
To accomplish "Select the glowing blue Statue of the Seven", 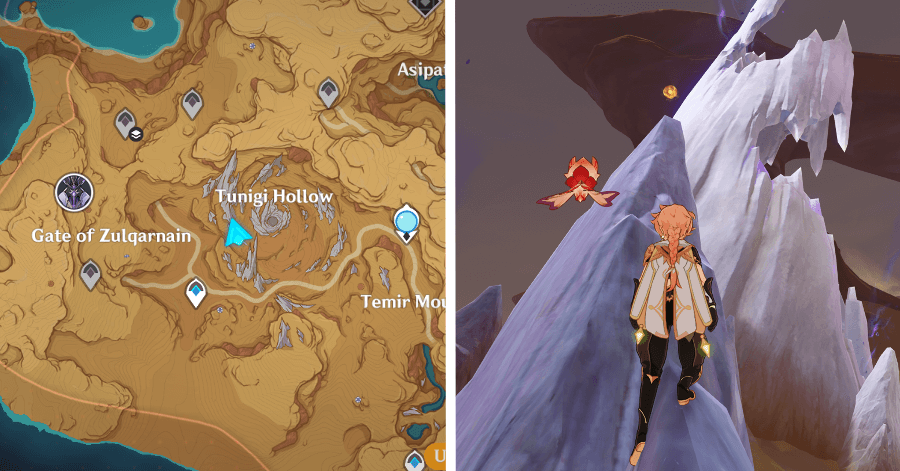I will click(406, 221).
